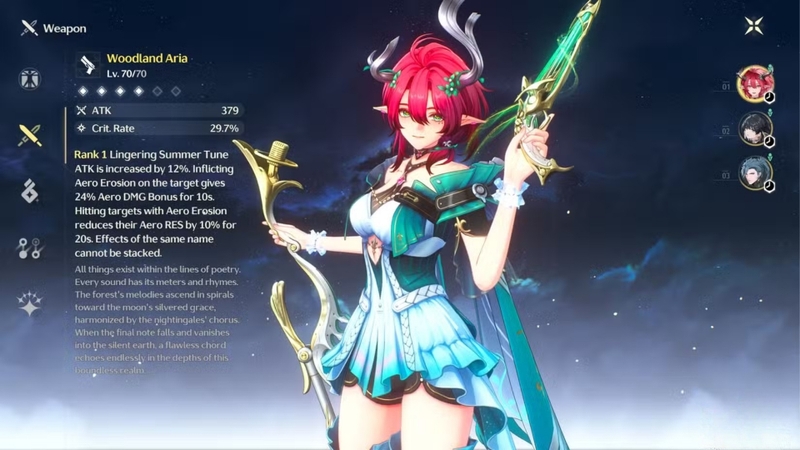Viewport: 800px width, 450px height.
Task: Open the character overview tab icon
Action: point(29,79)
